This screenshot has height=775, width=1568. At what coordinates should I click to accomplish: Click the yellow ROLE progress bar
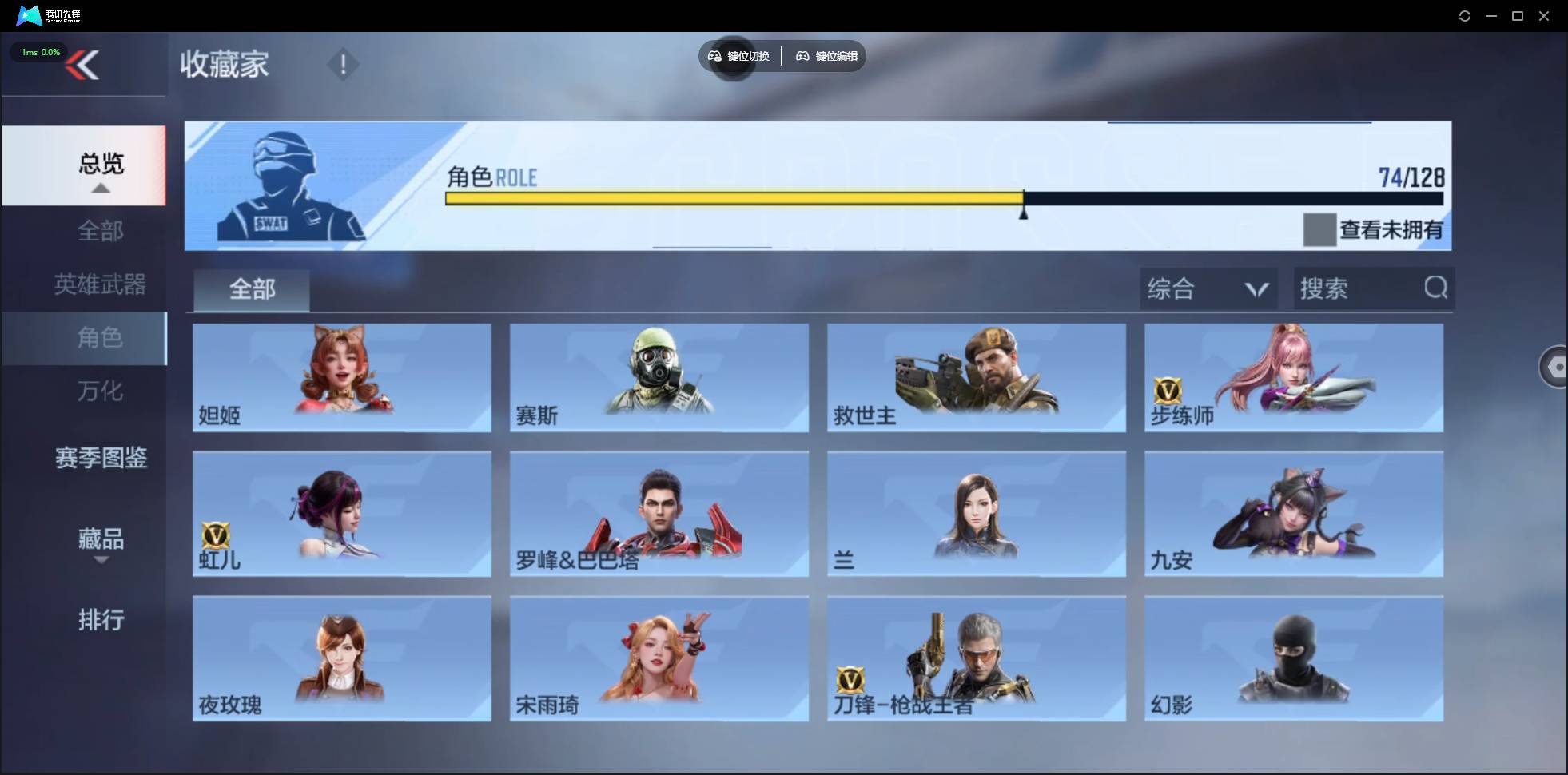pyautogui.click(x=734, y=198)
